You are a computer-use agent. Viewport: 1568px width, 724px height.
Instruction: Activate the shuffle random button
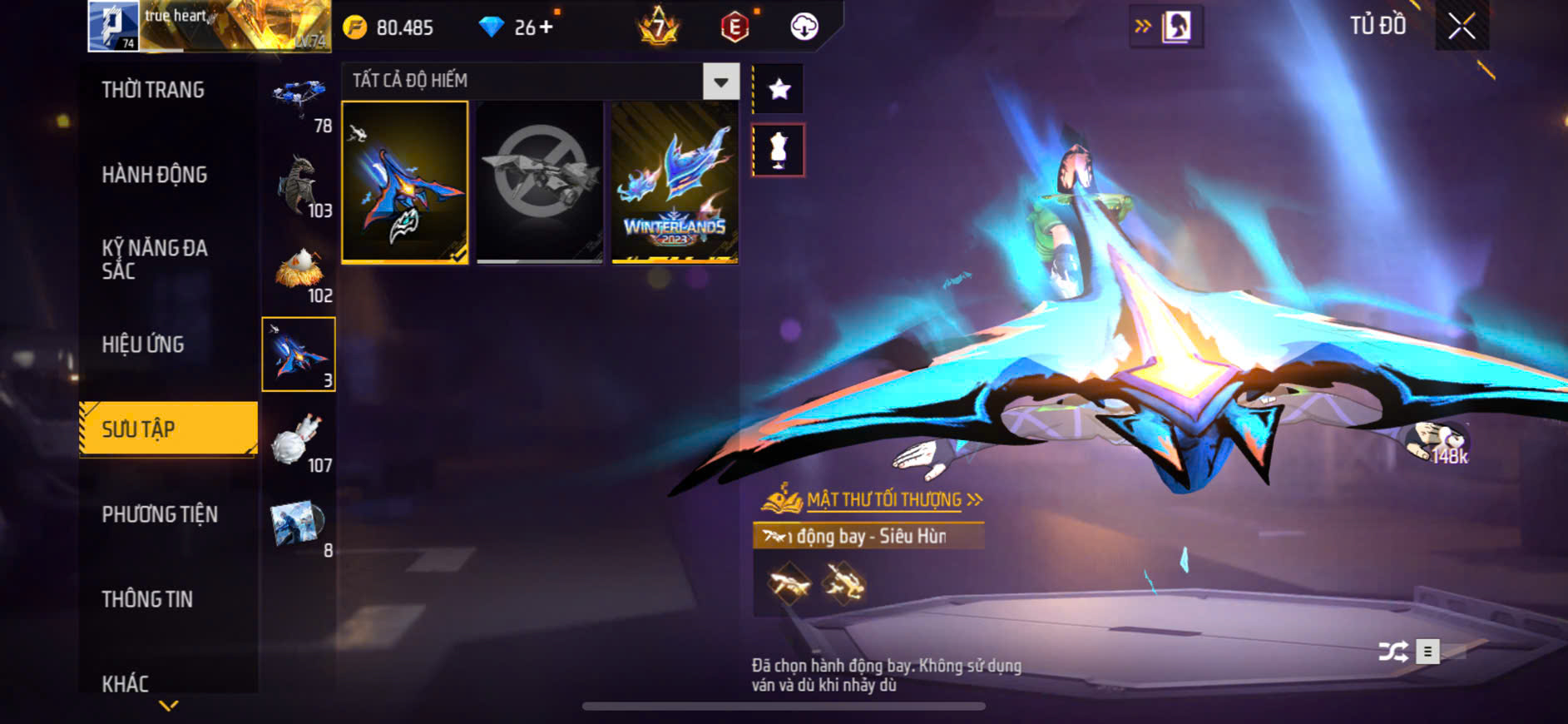click(1393, 652)
